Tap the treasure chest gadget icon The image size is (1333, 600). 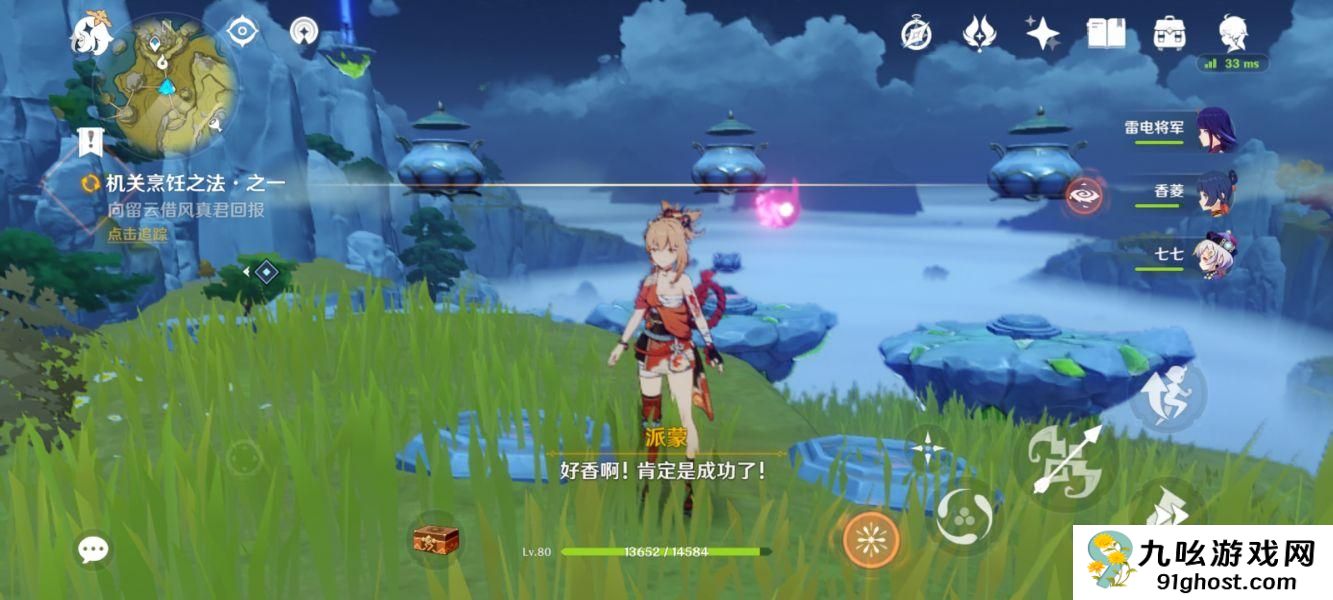pos(436,540)
